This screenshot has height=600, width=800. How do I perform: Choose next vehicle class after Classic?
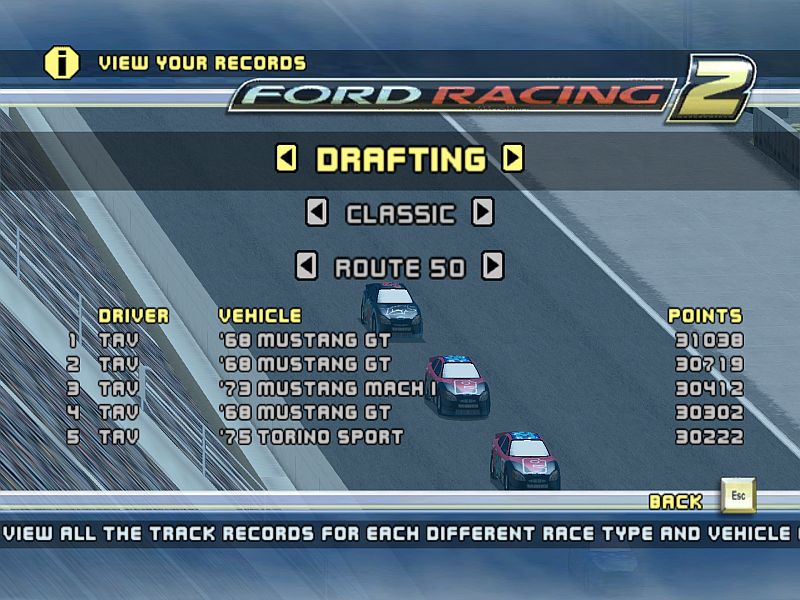click(x=483, y=212)
